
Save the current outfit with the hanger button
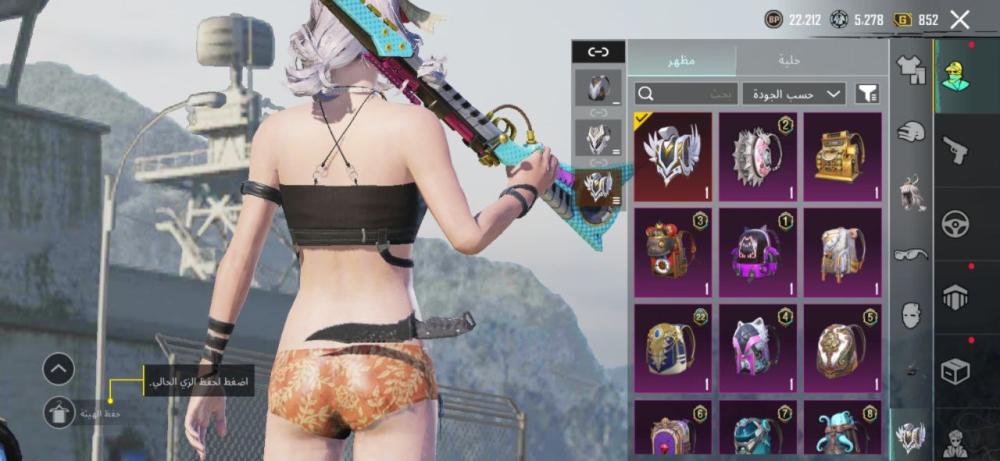click(x=58, y=412)
